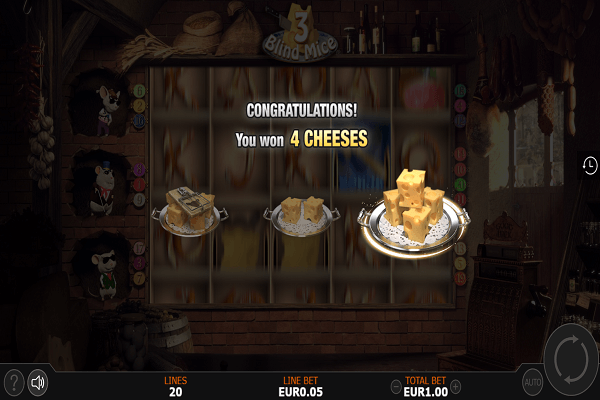The height and width of the screenshot is (400, 600).
Task: Open the clock history icon
Action: pyautogui.click(x=590, y=165)
